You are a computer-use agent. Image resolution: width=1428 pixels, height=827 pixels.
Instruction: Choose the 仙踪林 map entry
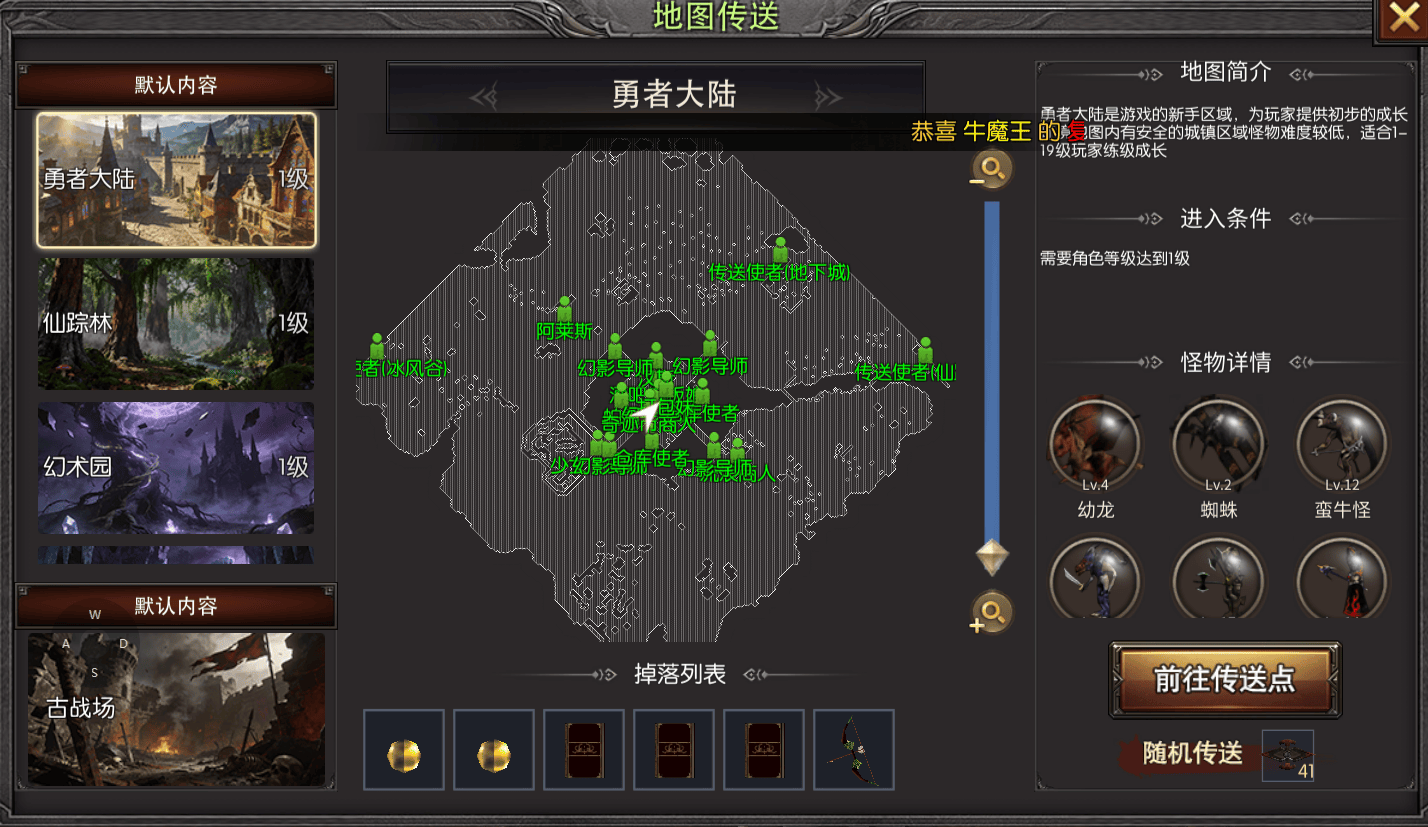pyautogui.click(x=176, y=323)
